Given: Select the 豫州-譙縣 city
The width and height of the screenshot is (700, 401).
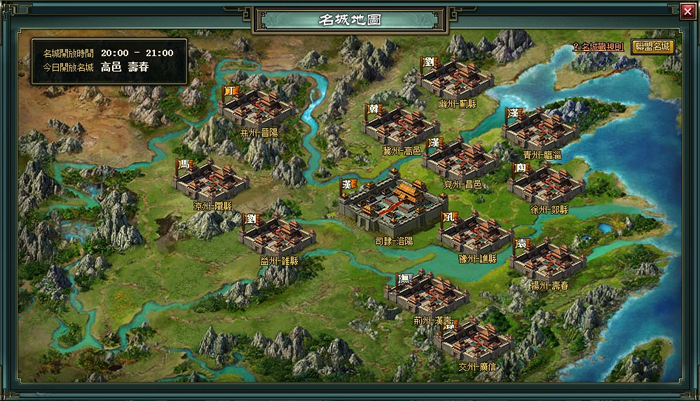Looking at the screenshot, I should point(475,232).
